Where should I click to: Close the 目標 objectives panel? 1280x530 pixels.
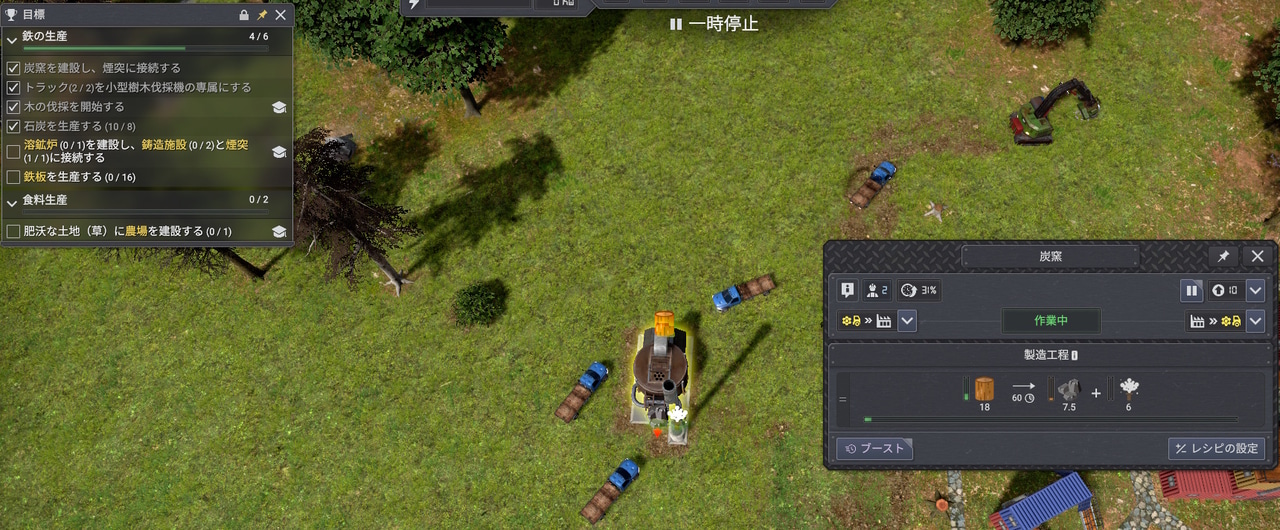(281, 15)
